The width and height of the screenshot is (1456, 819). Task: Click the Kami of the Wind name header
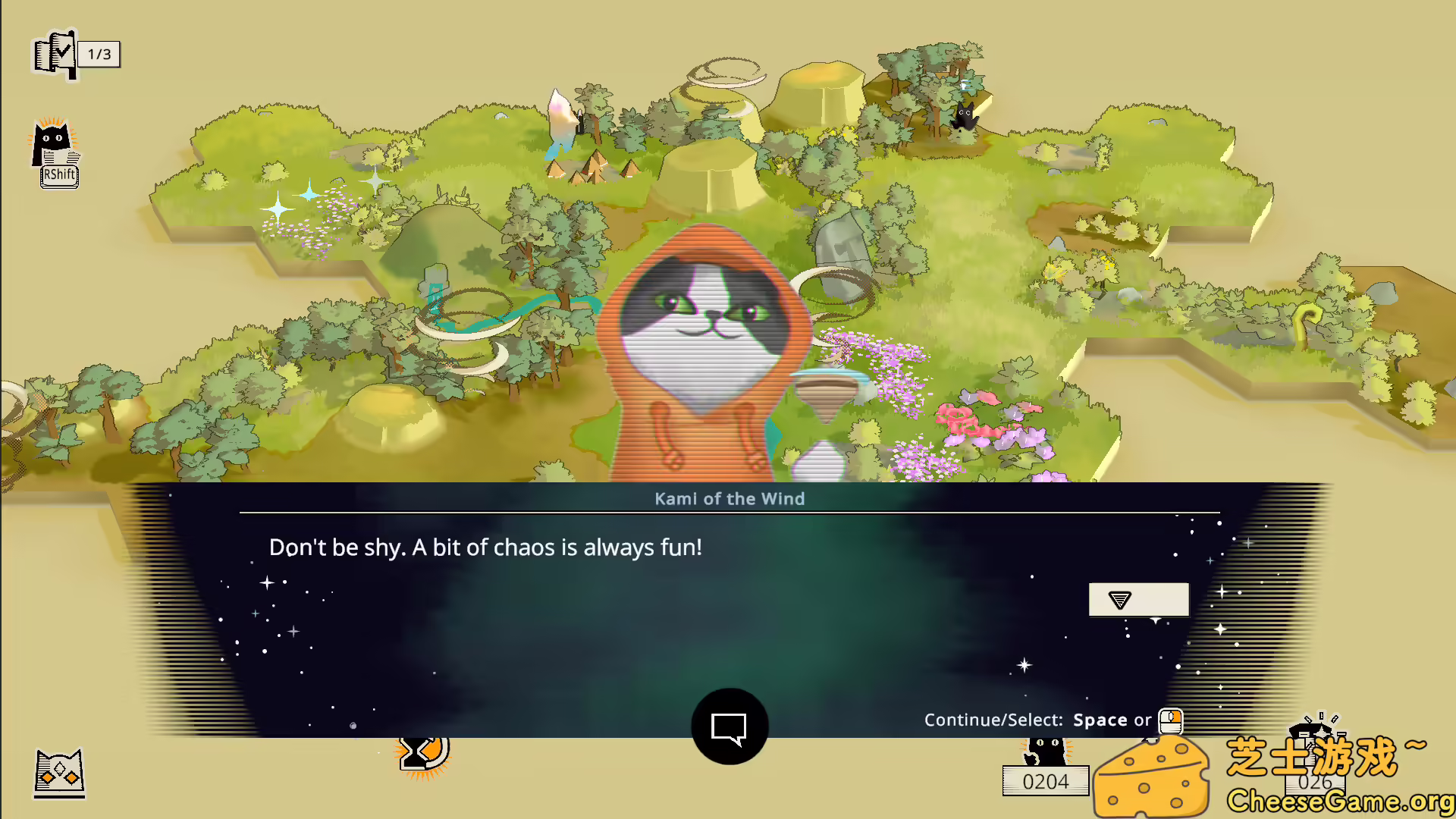click(730, 498)
